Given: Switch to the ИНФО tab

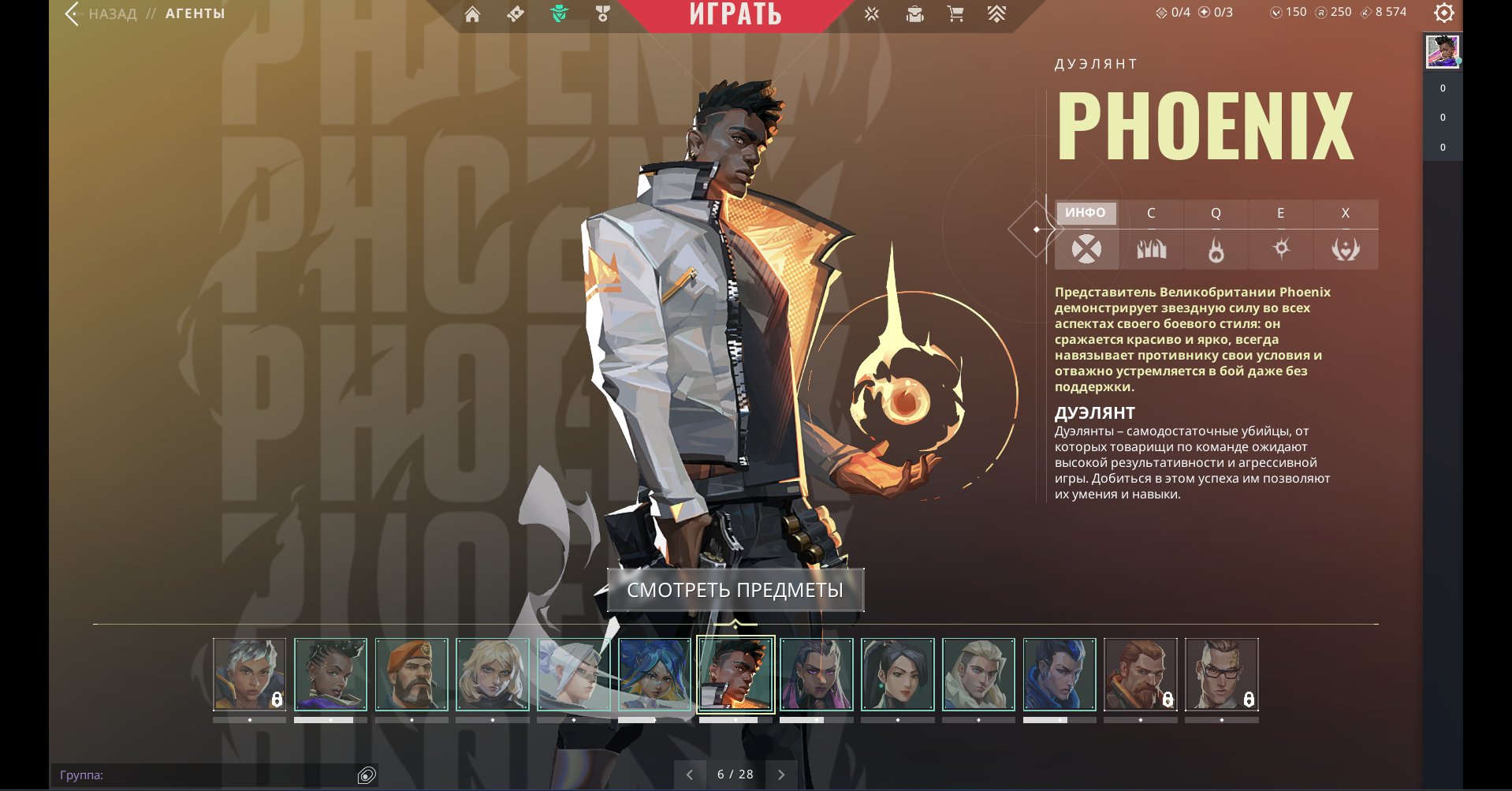Looking at the screenshot, I should coord(1086,213).
